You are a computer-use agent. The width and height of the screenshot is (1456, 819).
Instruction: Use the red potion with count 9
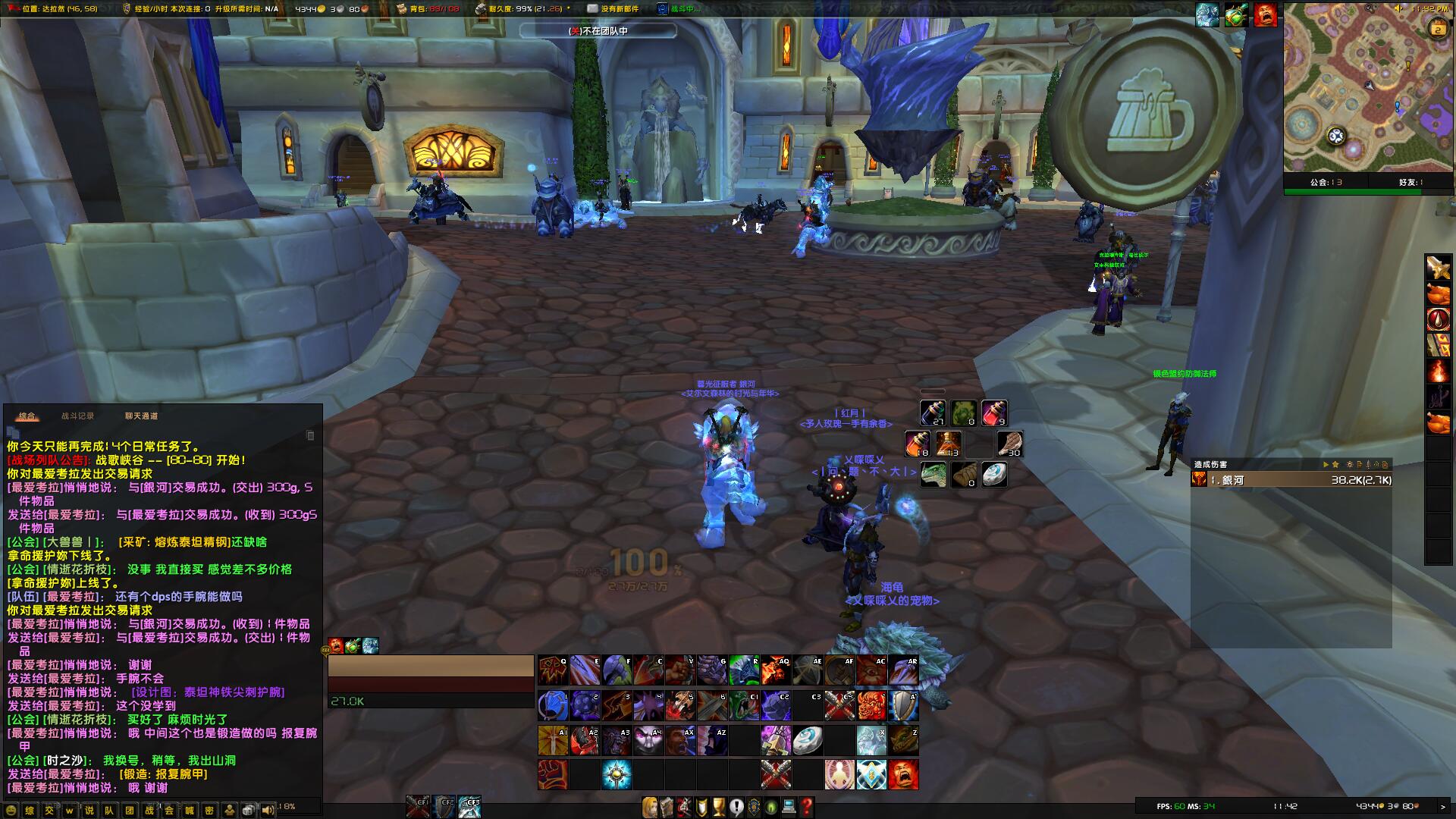click(x=994, y=413)
